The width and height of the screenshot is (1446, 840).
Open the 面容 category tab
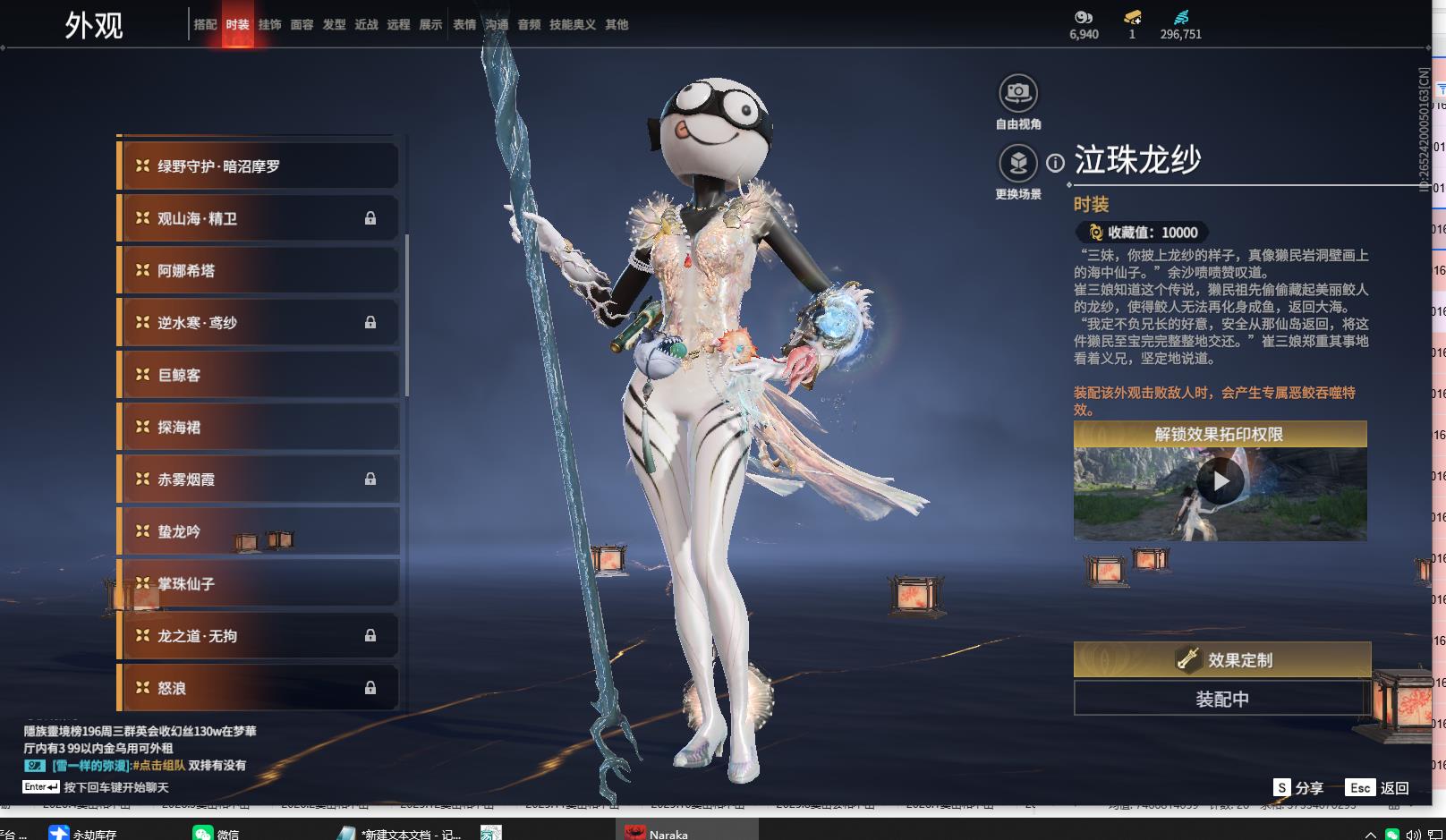tap(302, 25)
